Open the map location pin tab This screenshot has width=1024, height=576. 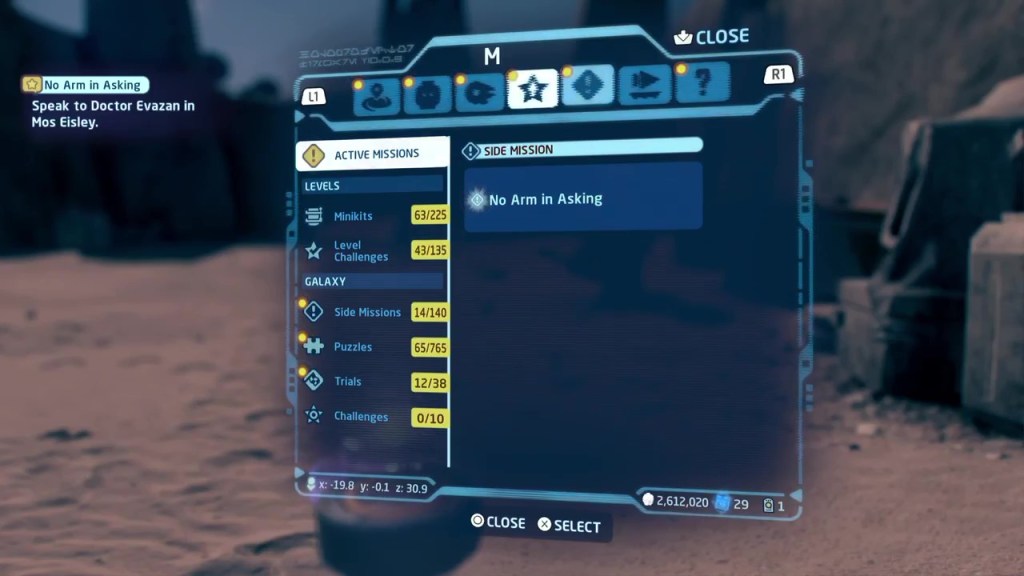pos(376,95)
